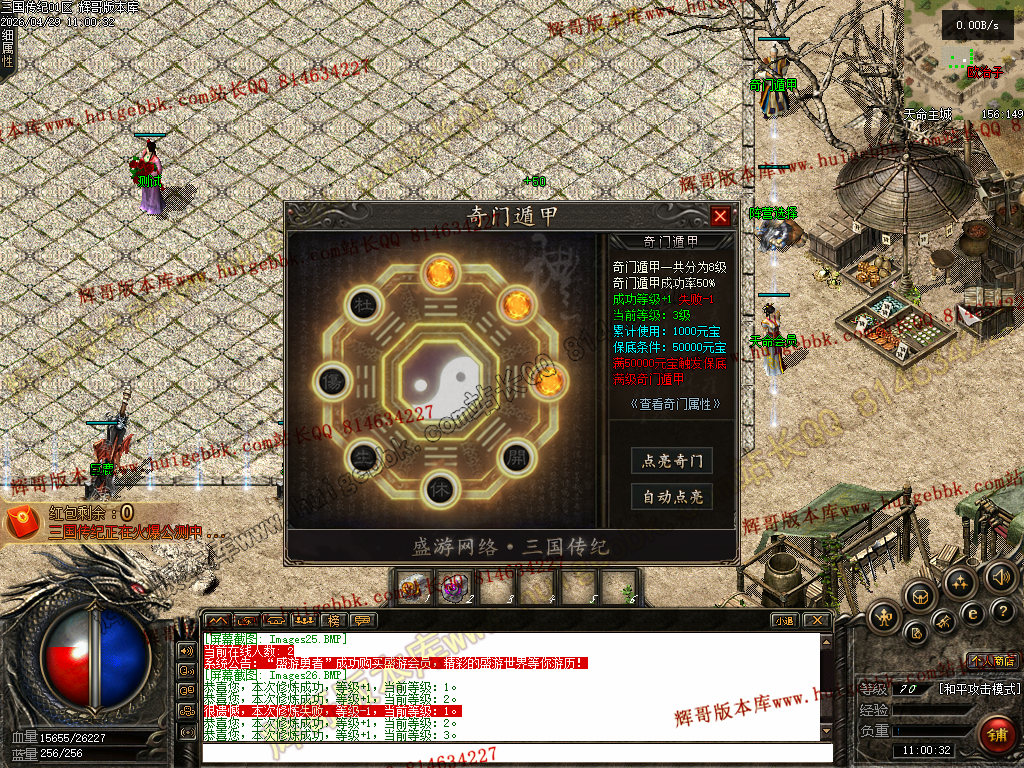The width and height of the screenshot is (1024, 768).
Task: Activate the 自动点亮 button
Action: pos(672,497)
